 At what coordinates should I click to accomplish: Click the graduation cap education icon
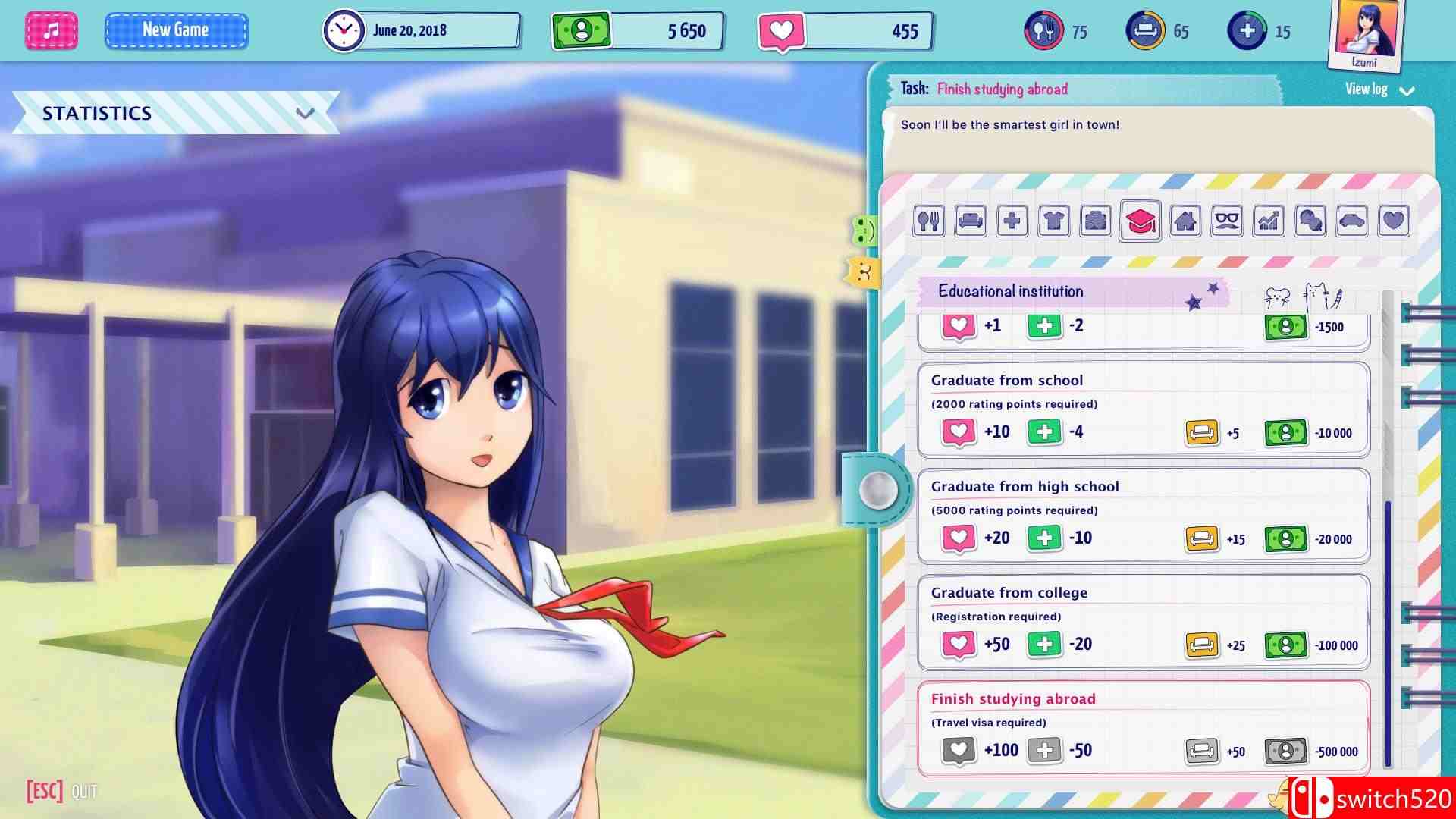(x=1139, y=222)
